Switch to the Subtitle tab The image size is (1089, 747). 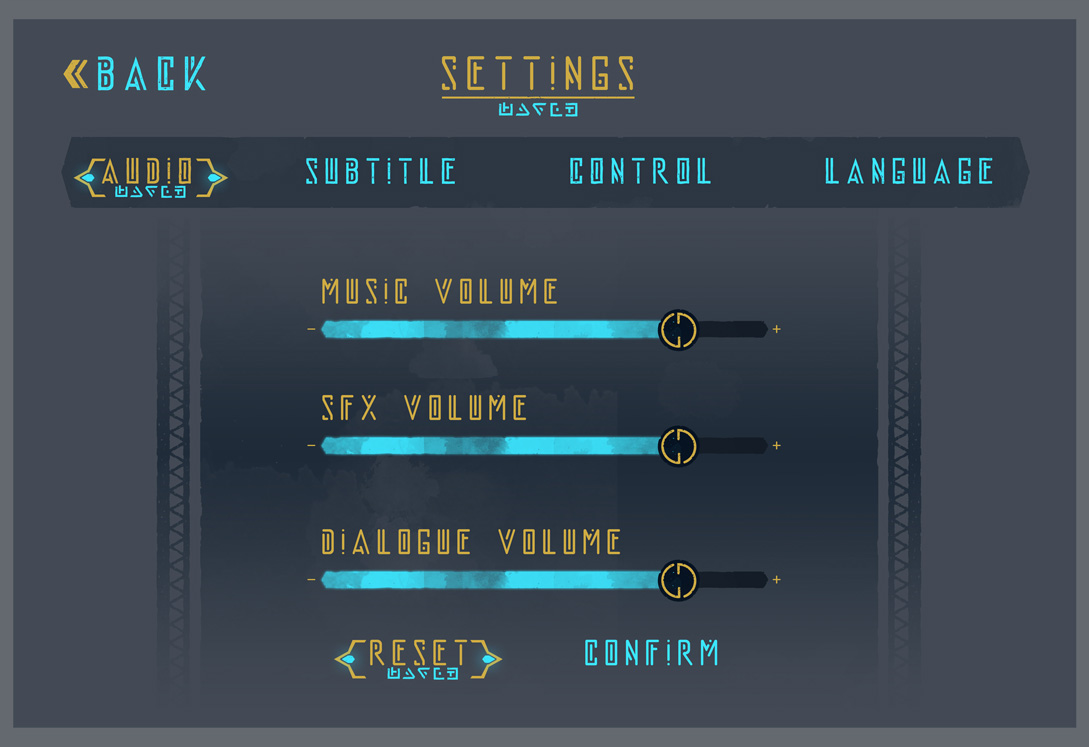pos(381,172)
